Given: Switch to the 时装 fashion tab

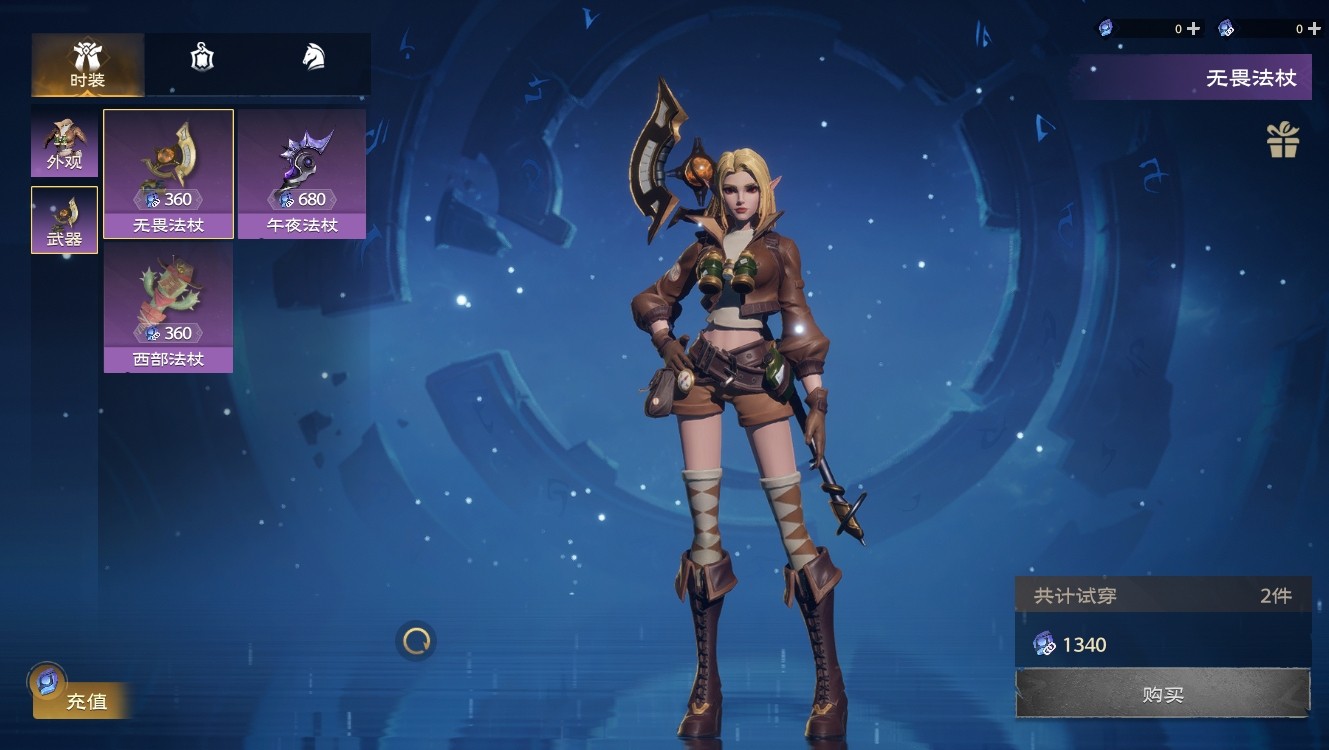Looking at the screenshot, I should tap(88, 64).
